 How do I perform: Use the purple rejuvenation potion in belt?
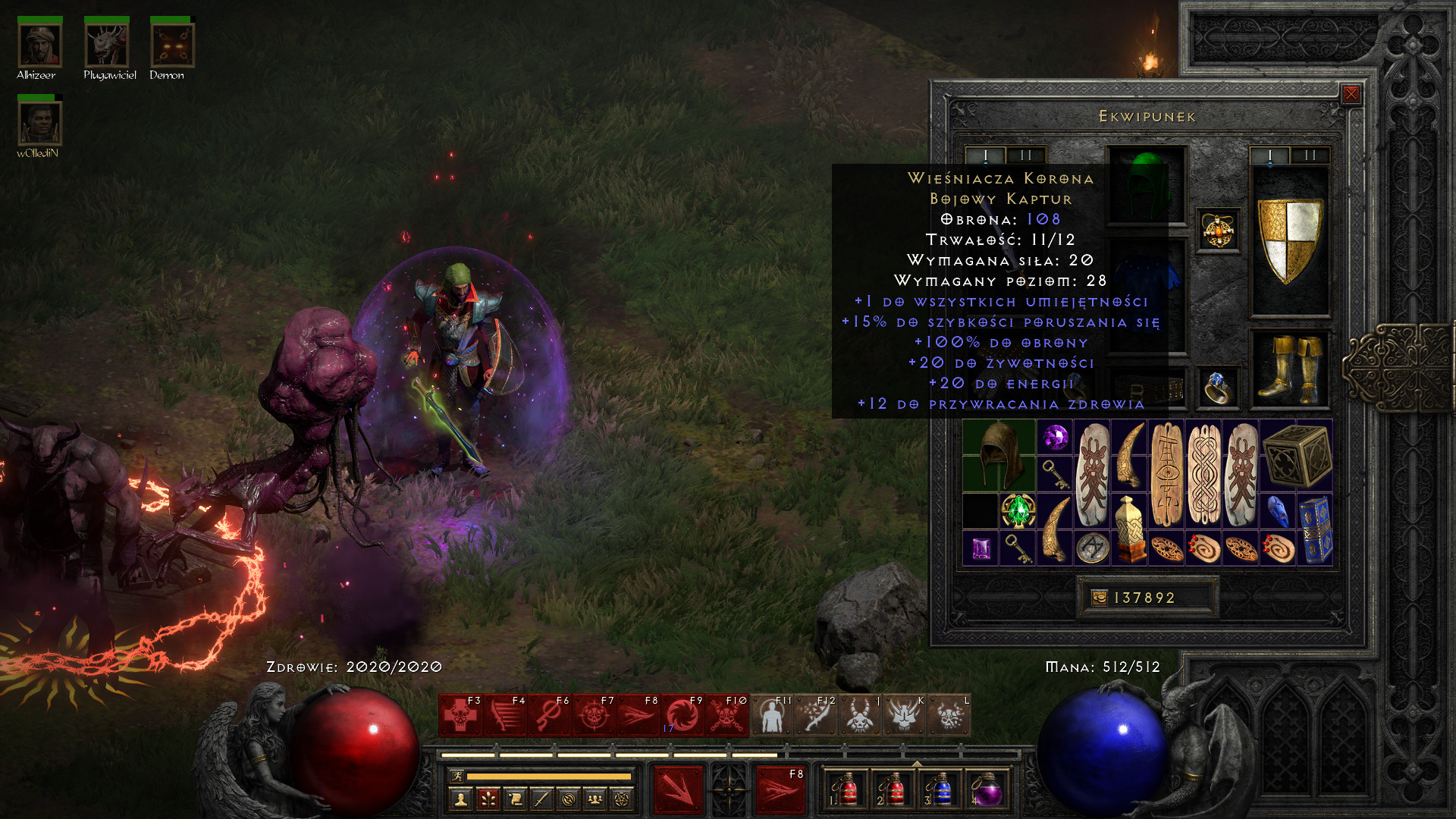point(987,791)
